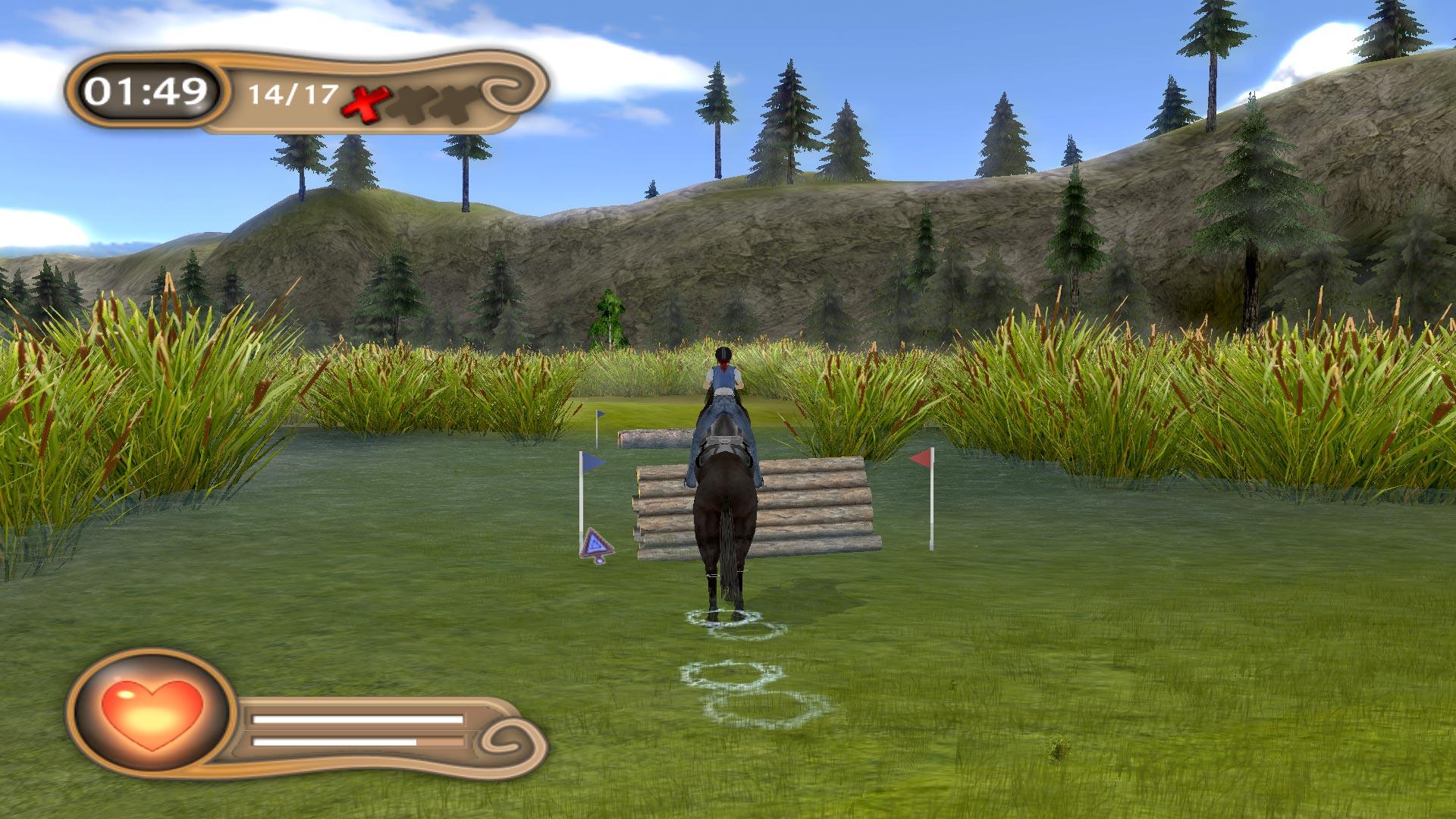Click the 01:49 timer display
This screenshot has width=1456, height=819.
[x=146, y=93]
